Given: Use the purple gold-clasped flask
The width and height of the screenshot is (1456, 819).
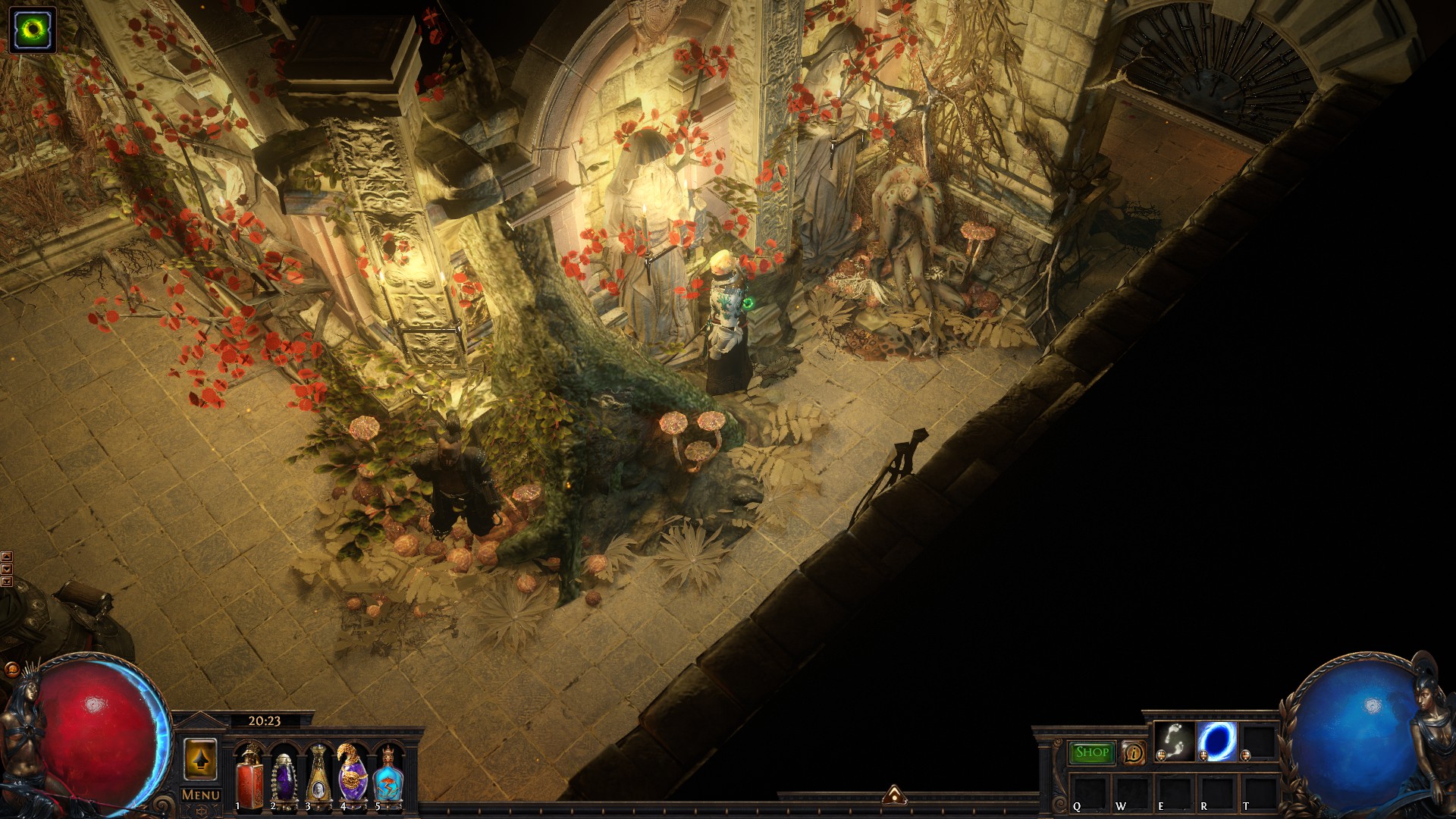Looking at the screenshot, I should tap(353, 777).
